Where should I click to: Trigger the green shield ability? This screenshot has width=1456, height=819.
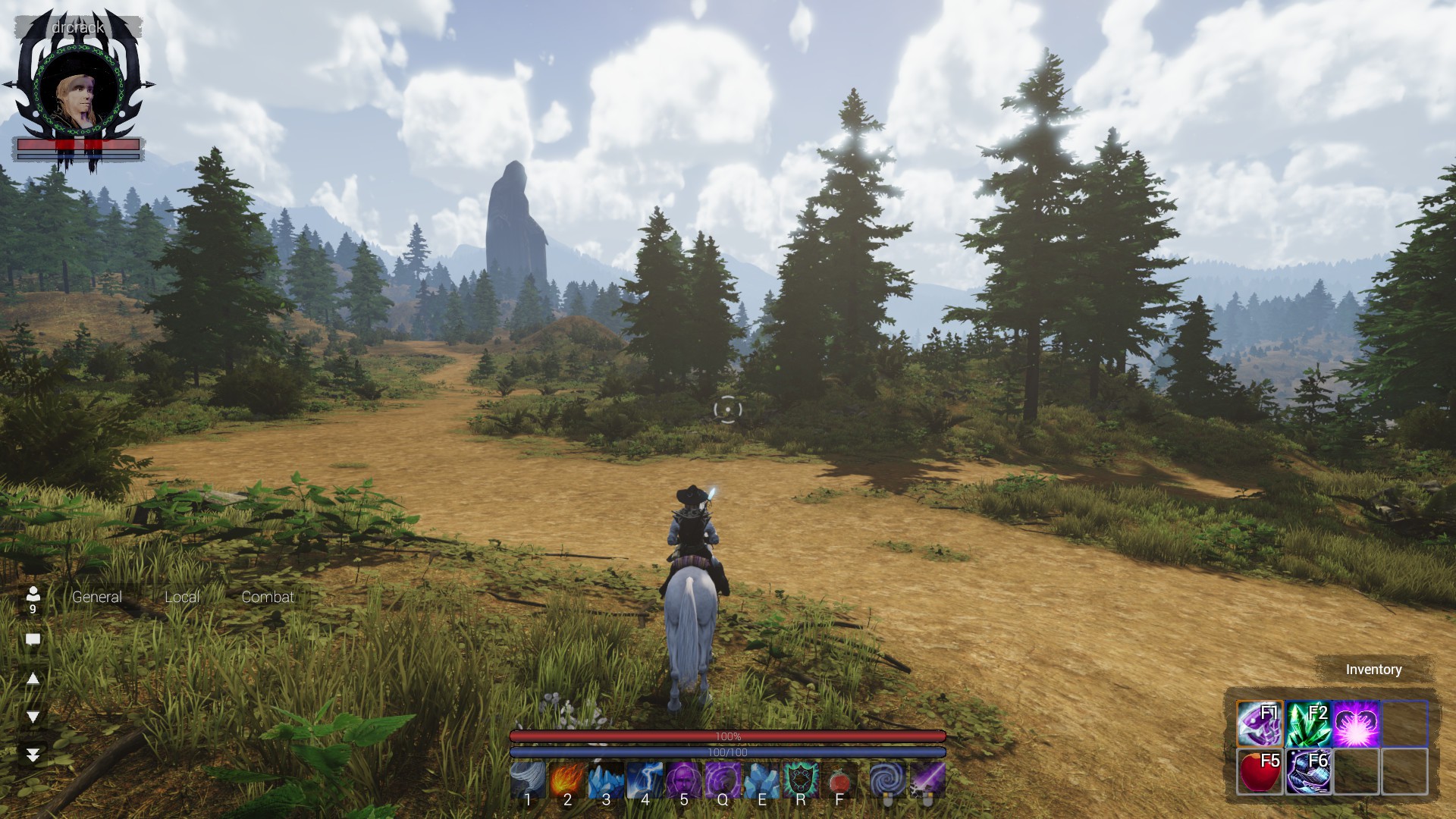800,779
